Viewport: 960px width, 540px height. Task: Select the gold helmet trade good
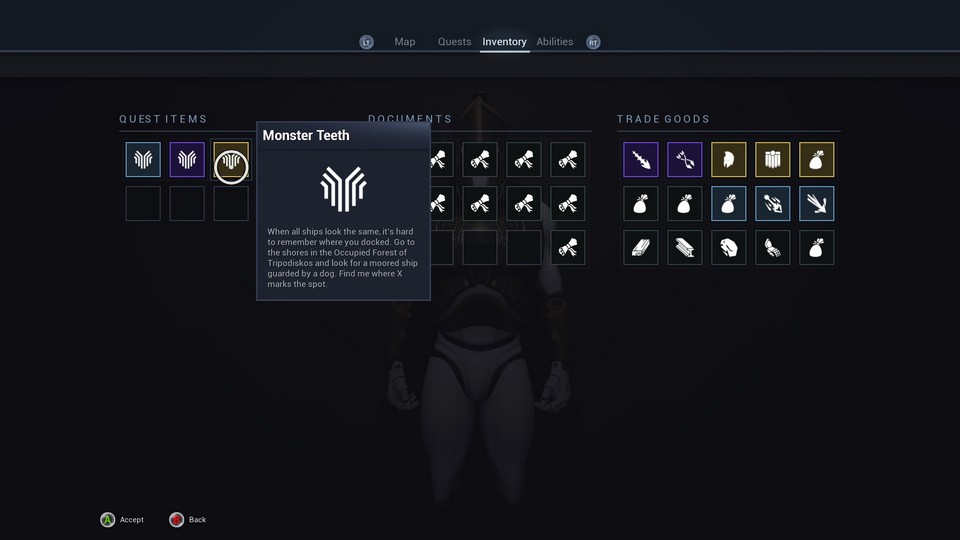[729, 160]
